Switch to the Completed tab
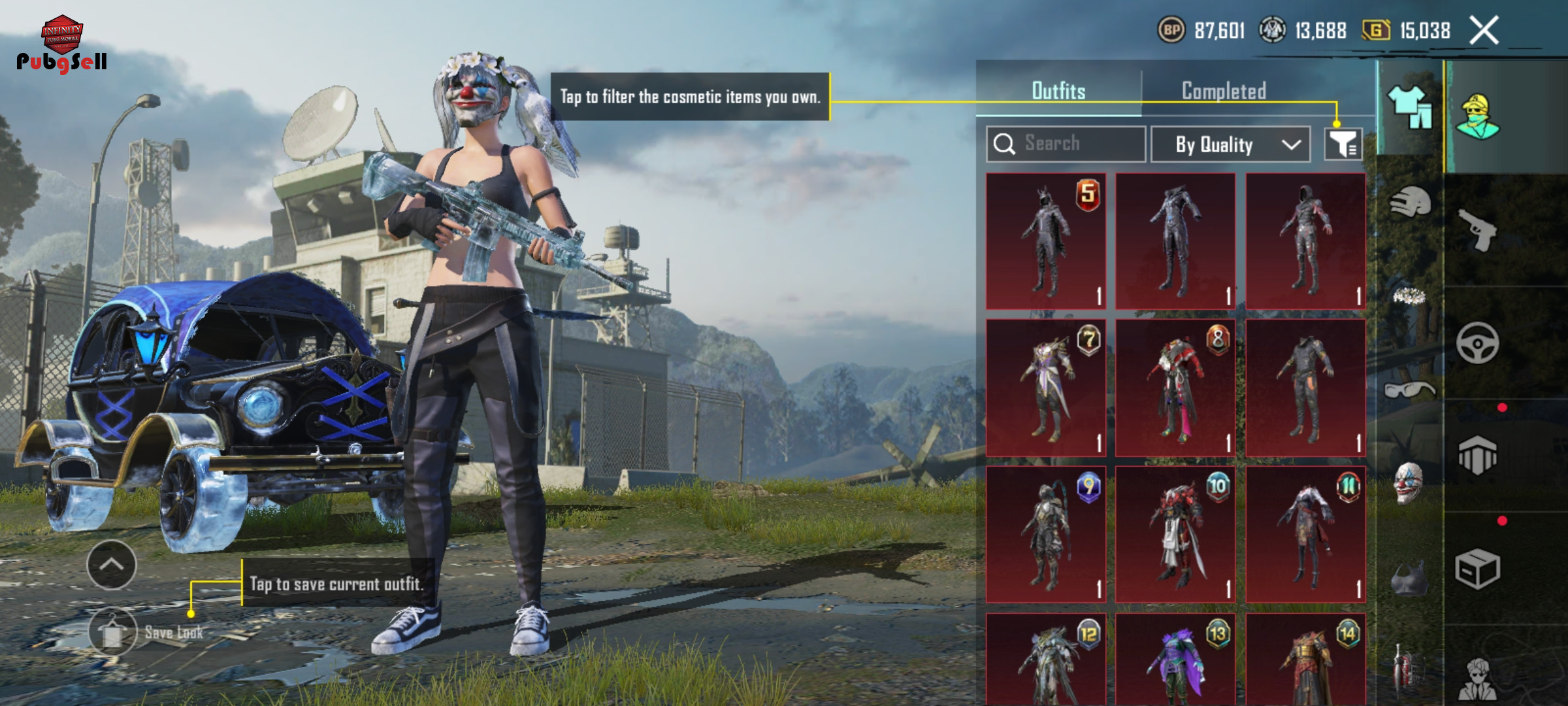Viewport: 1568px width, 706px height. [x=1224, y=91]
